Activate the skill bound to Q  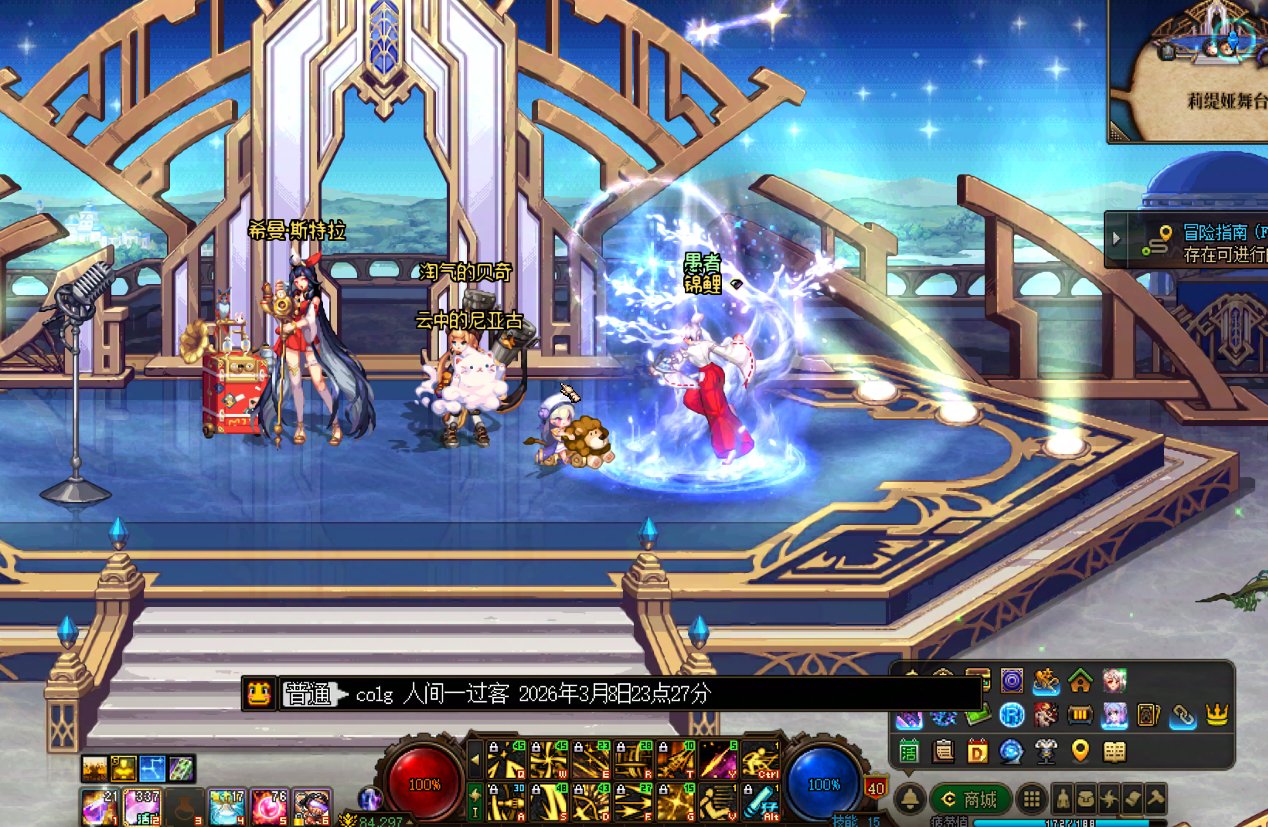click(499, 761)
